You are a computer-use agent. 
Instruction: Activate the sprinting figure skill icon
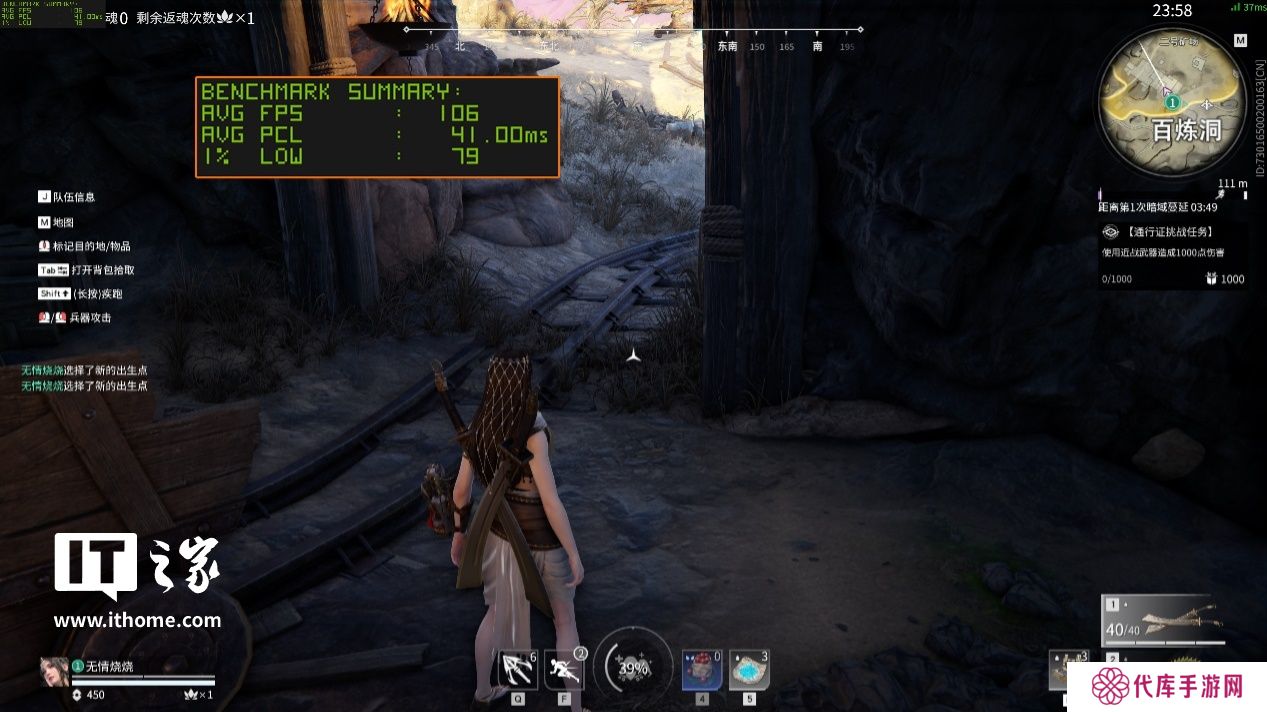(x=564, y=669)
